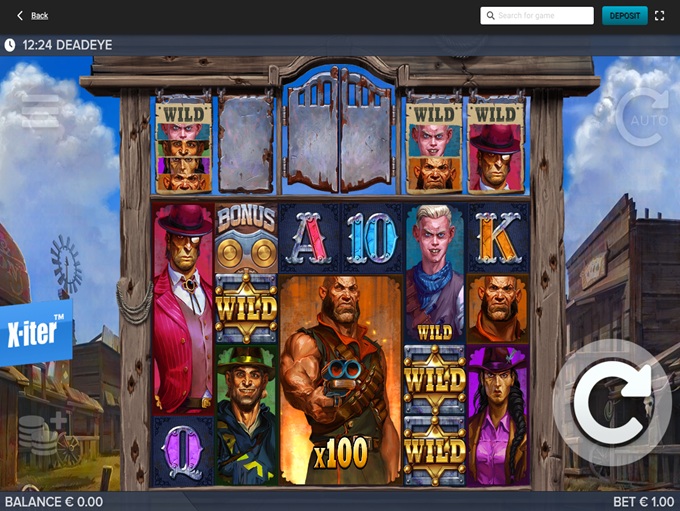Focus the Search for game field
This screenshot has height=511, width=680.
point(537,16)
